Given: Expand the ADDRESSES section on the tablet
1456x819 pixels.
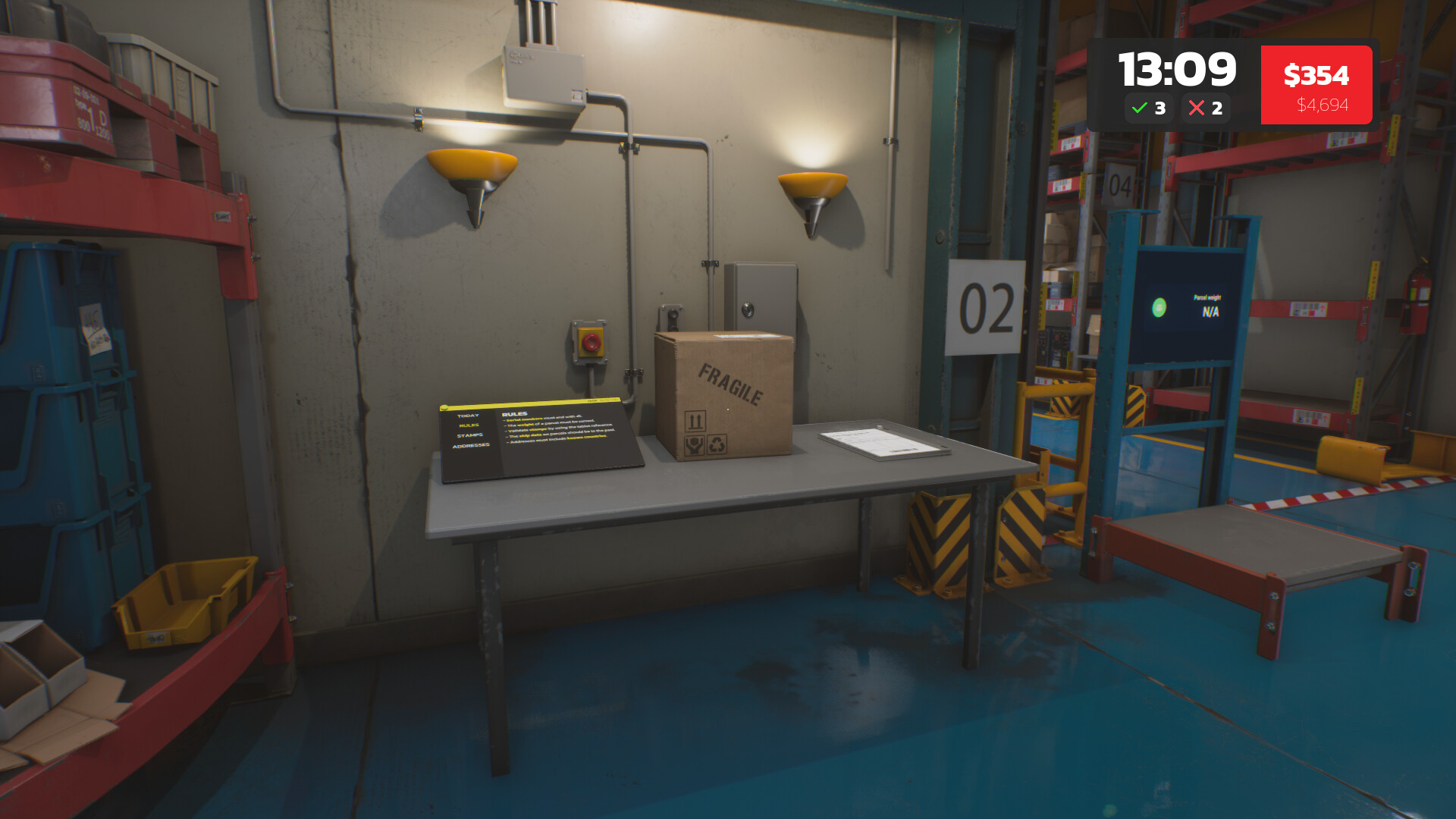Looking at the screenshot, I should [471, 444].
